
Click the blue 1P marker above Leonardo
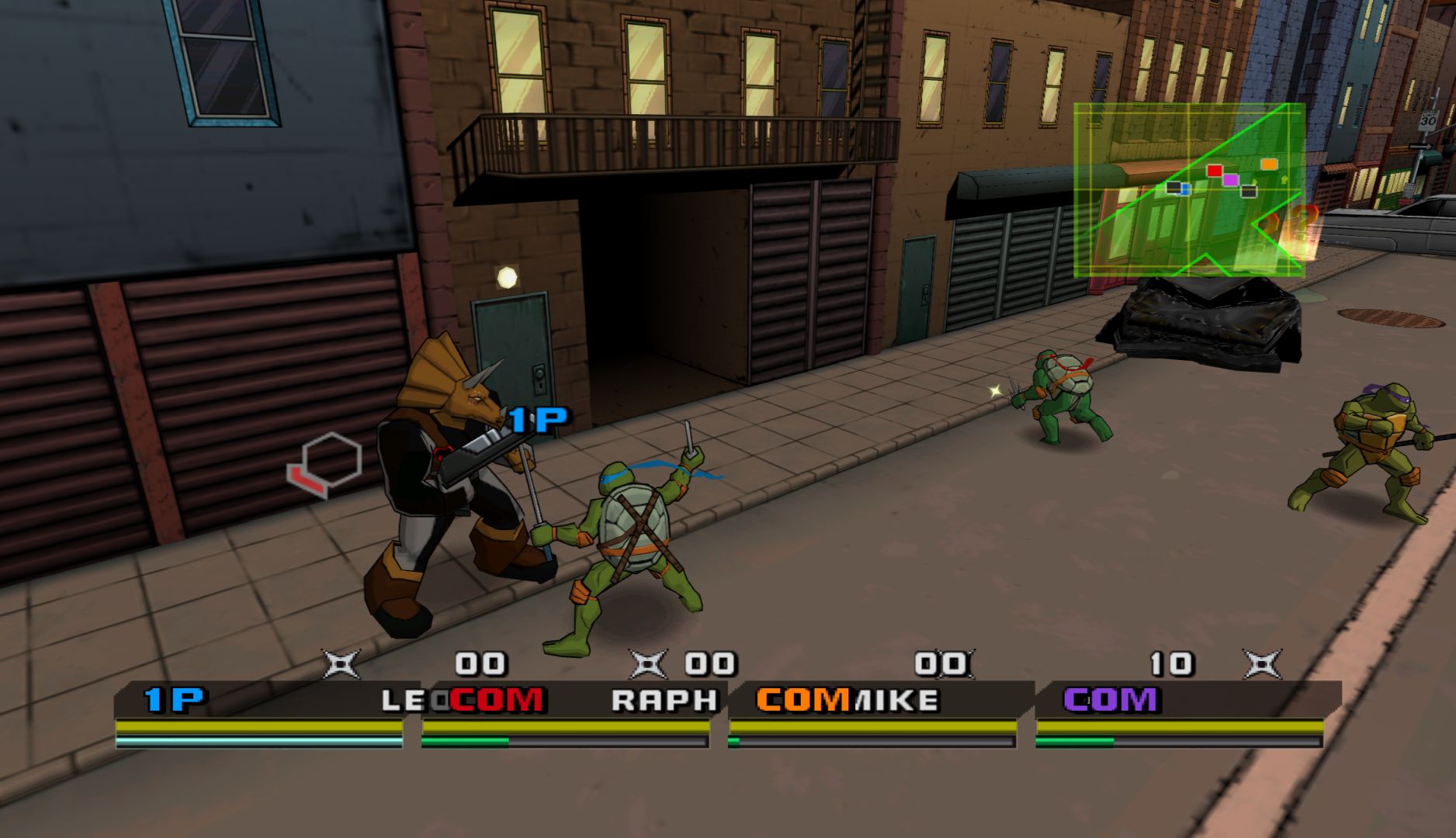click(538, 421)
